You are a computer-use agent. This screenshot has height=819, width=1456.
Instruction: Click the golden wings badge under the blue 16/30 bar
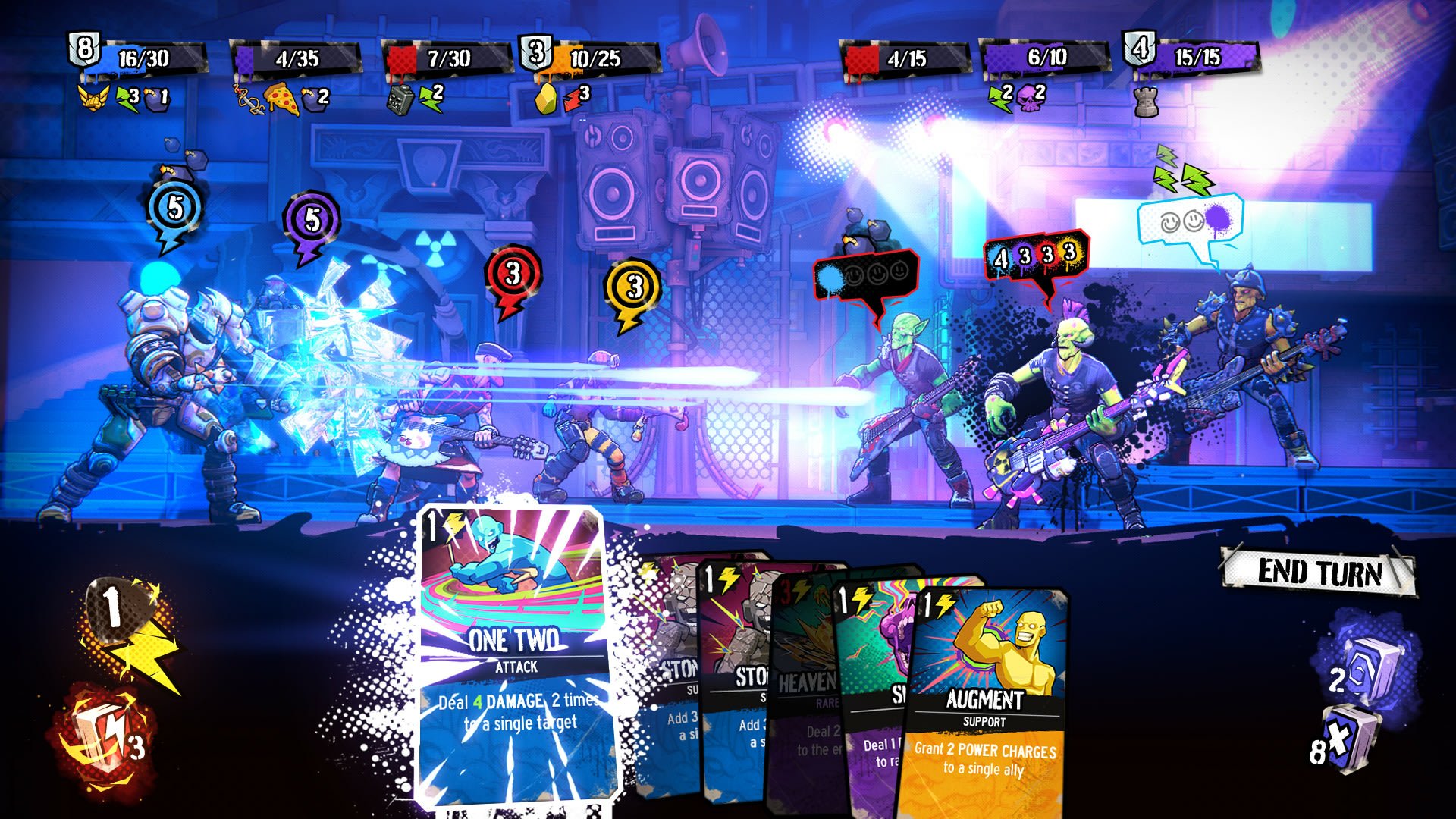pos(93,96)
